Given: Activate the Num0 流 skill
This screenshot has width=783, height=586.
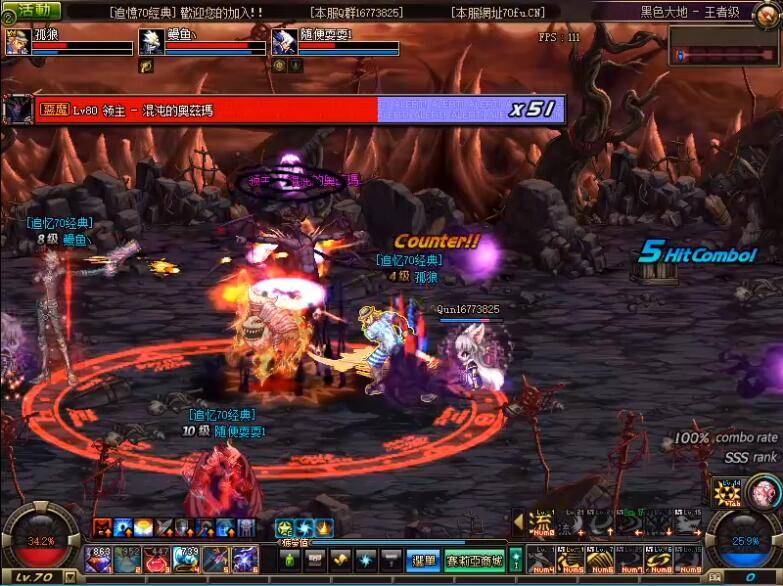Looking at the screenshot, I should [541, 524].
